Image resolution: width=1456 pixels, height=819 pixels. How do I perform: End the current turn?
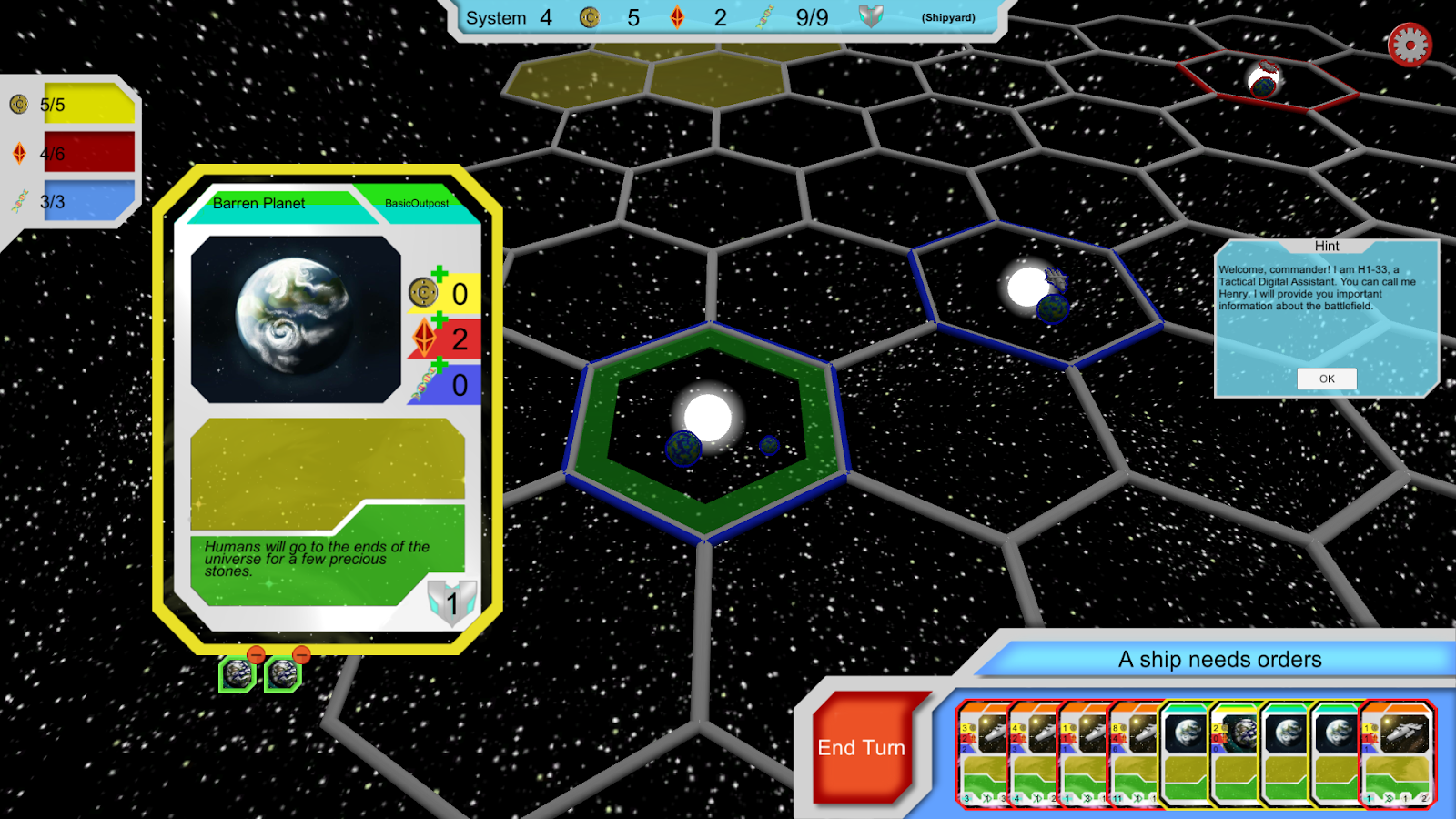point(861,748)
